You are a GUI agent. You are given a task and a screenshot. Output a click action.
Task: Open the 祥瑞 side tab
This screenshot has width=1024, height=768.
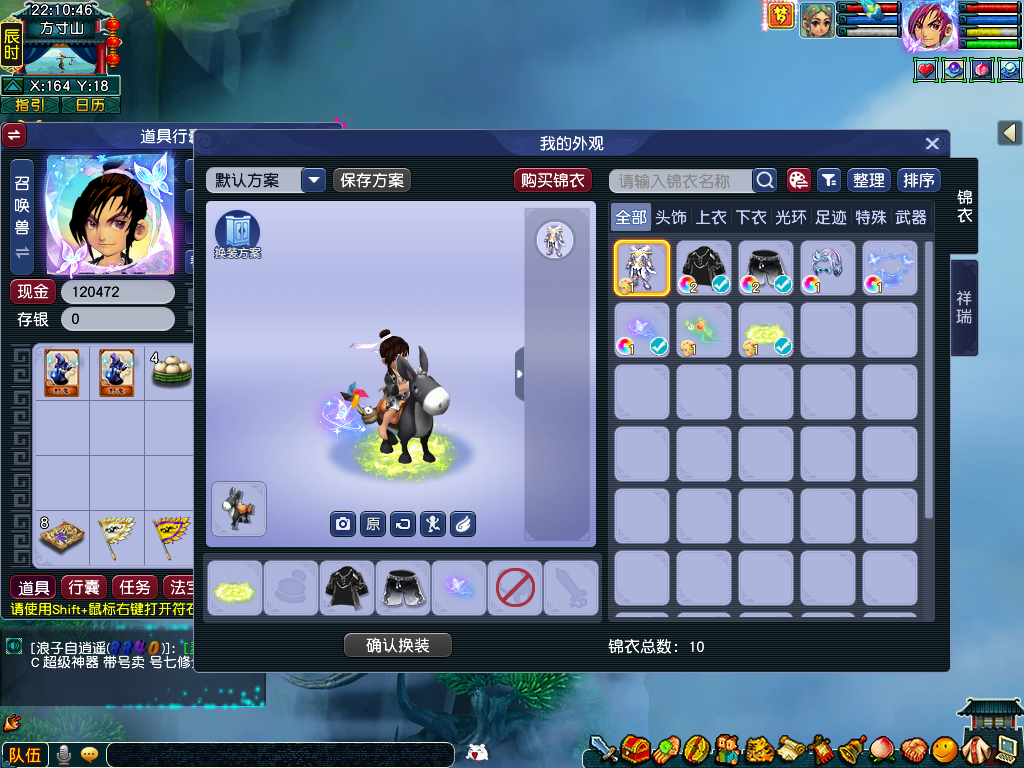(x=964, y=307)
